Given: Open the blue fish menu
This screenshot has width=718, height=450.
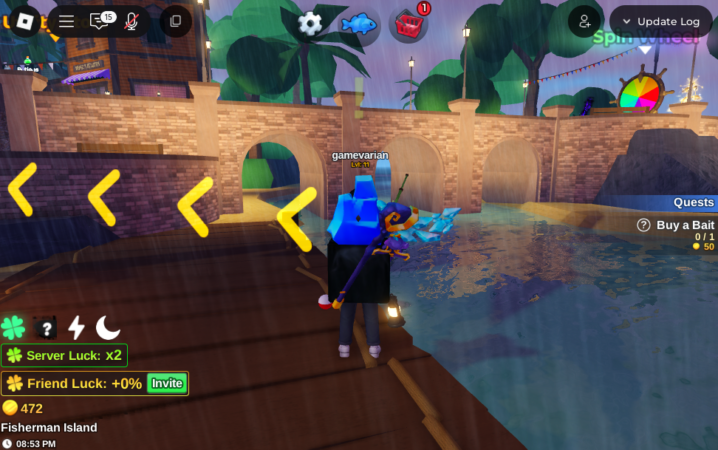Looking at the screenshot, I should click(358, 23).
